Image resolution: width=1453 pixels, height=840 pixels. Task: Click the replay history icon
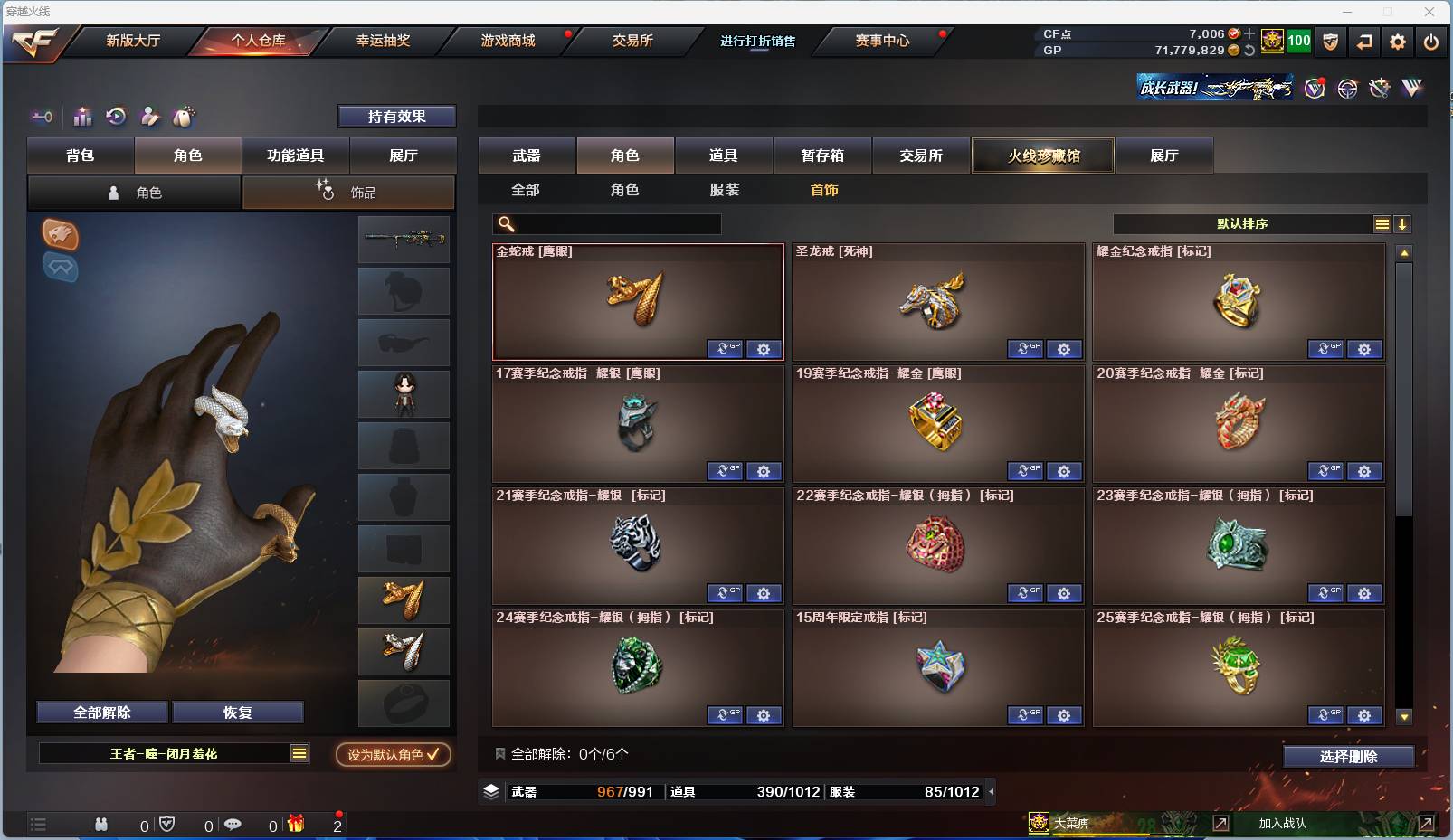[115, 118]
